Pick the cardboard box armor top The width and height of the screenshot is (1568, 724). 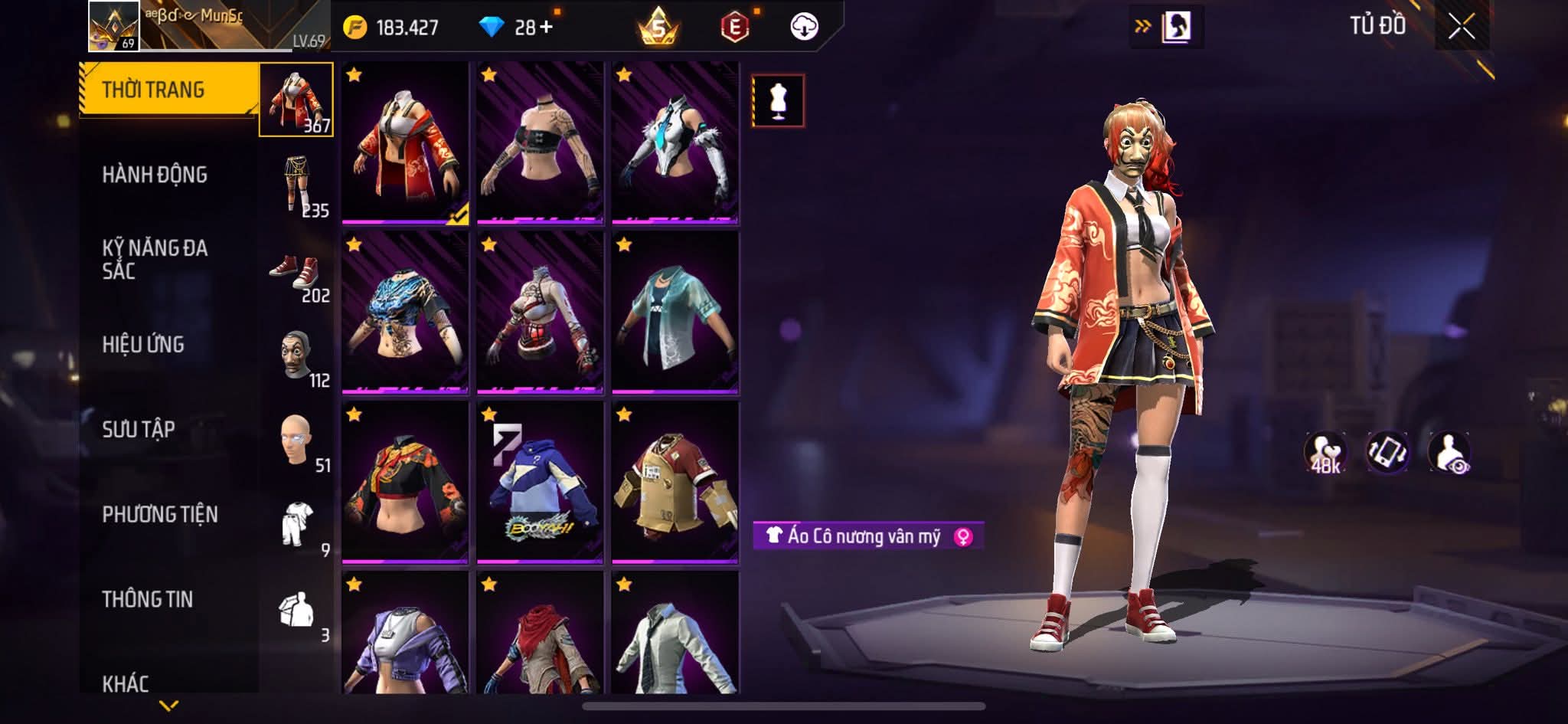tap(675, 483)
